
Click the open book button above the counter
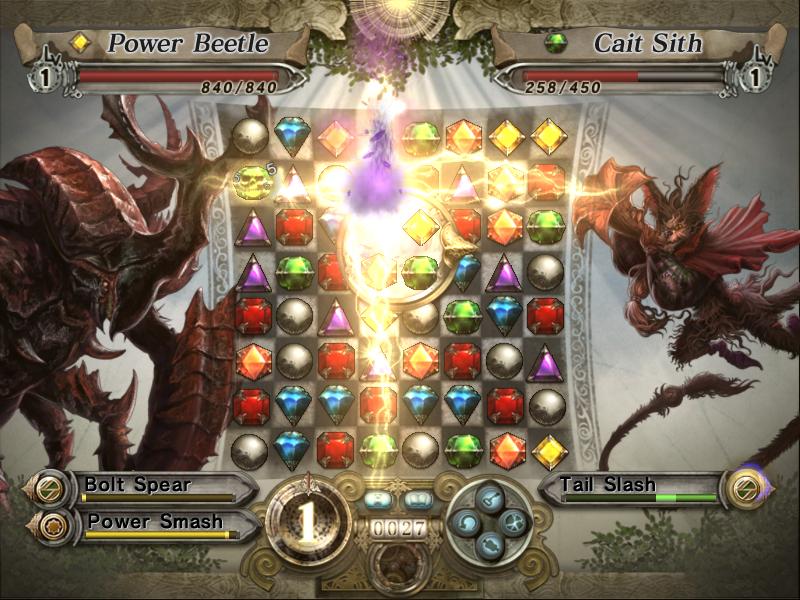pyautogui.click(x=419, y=498)
